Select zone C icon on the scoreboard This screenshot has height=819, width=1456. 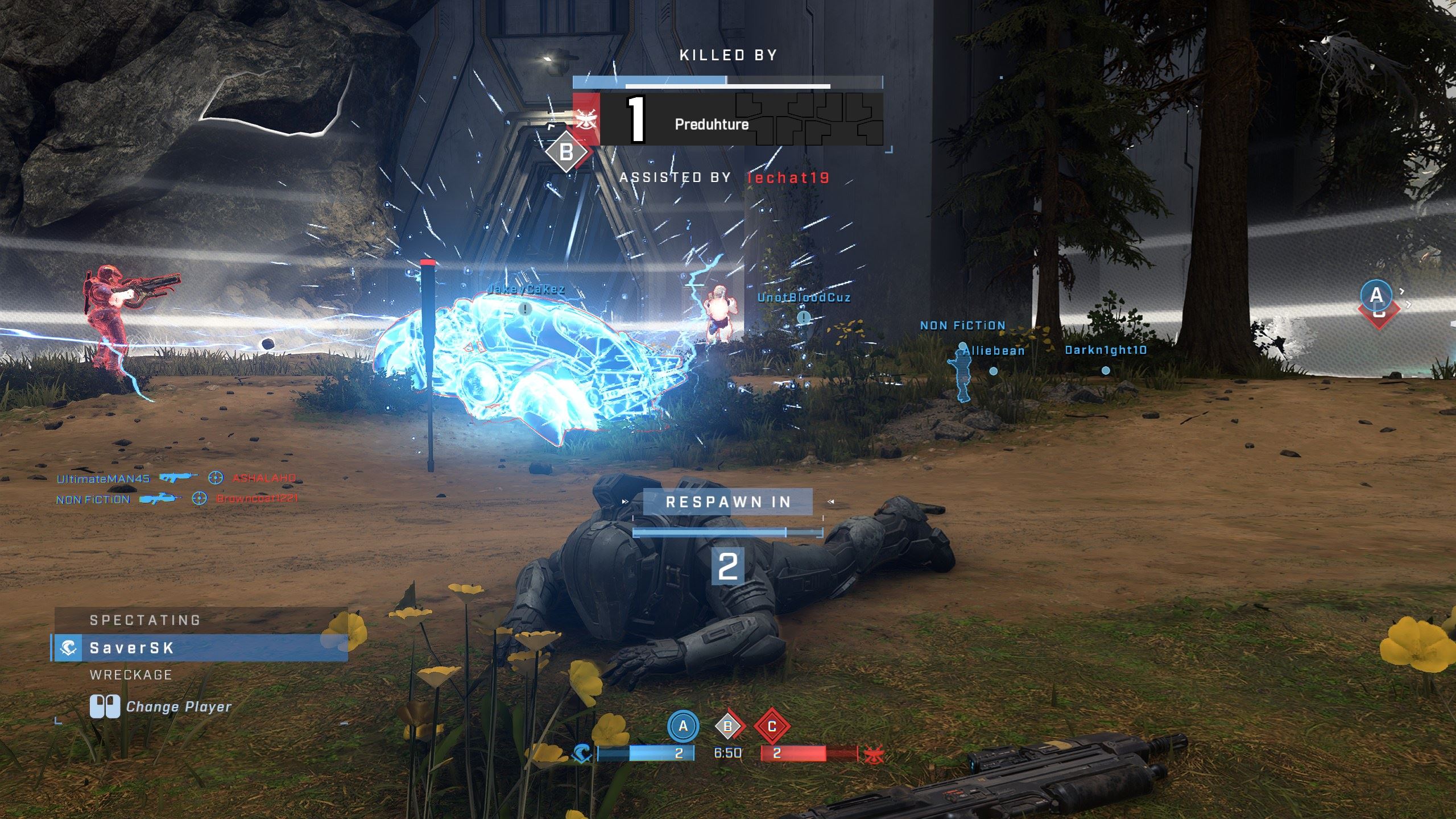772,726
